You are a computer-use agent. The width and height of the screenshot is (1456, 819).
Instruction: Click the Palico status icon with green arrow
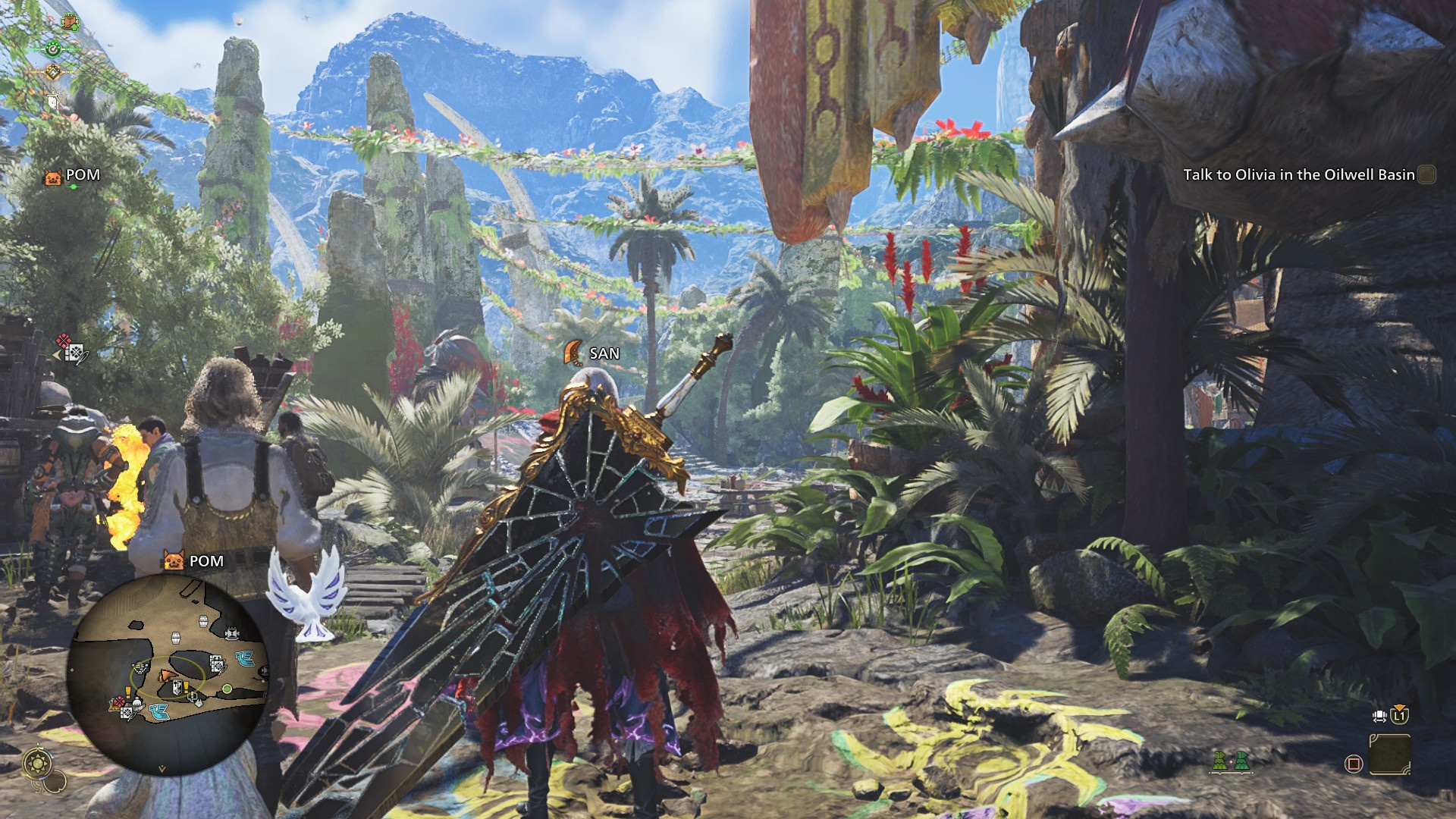pyautogui.click(x=70, y=21)
